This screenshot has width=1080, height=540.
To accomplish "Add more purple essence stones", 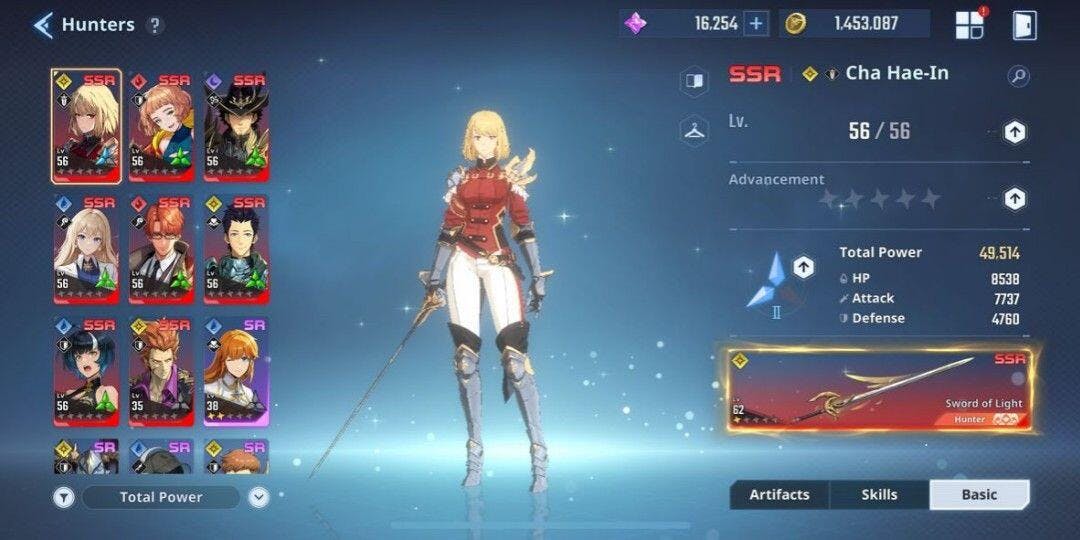I will coord(756,24).
